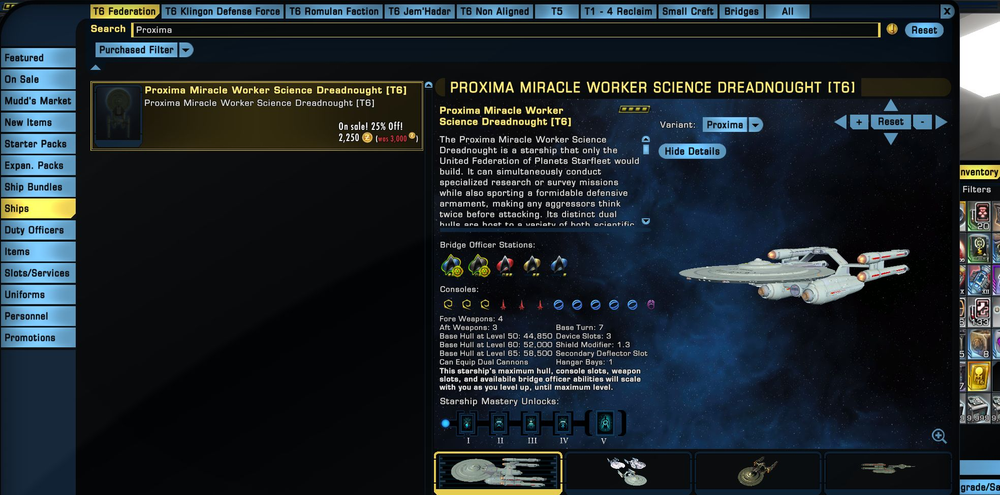
Task: Open the Variant dropdown showing Proxima
Action: [732, 125]
